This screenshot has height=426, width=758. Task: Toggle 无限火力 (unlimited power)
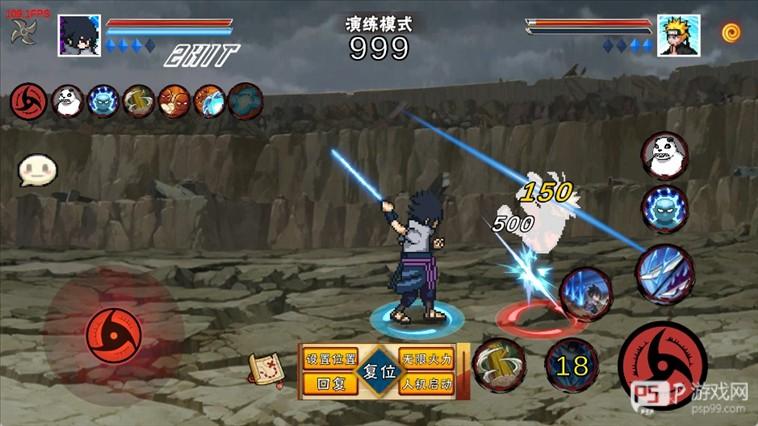click(x=427, y=357)
